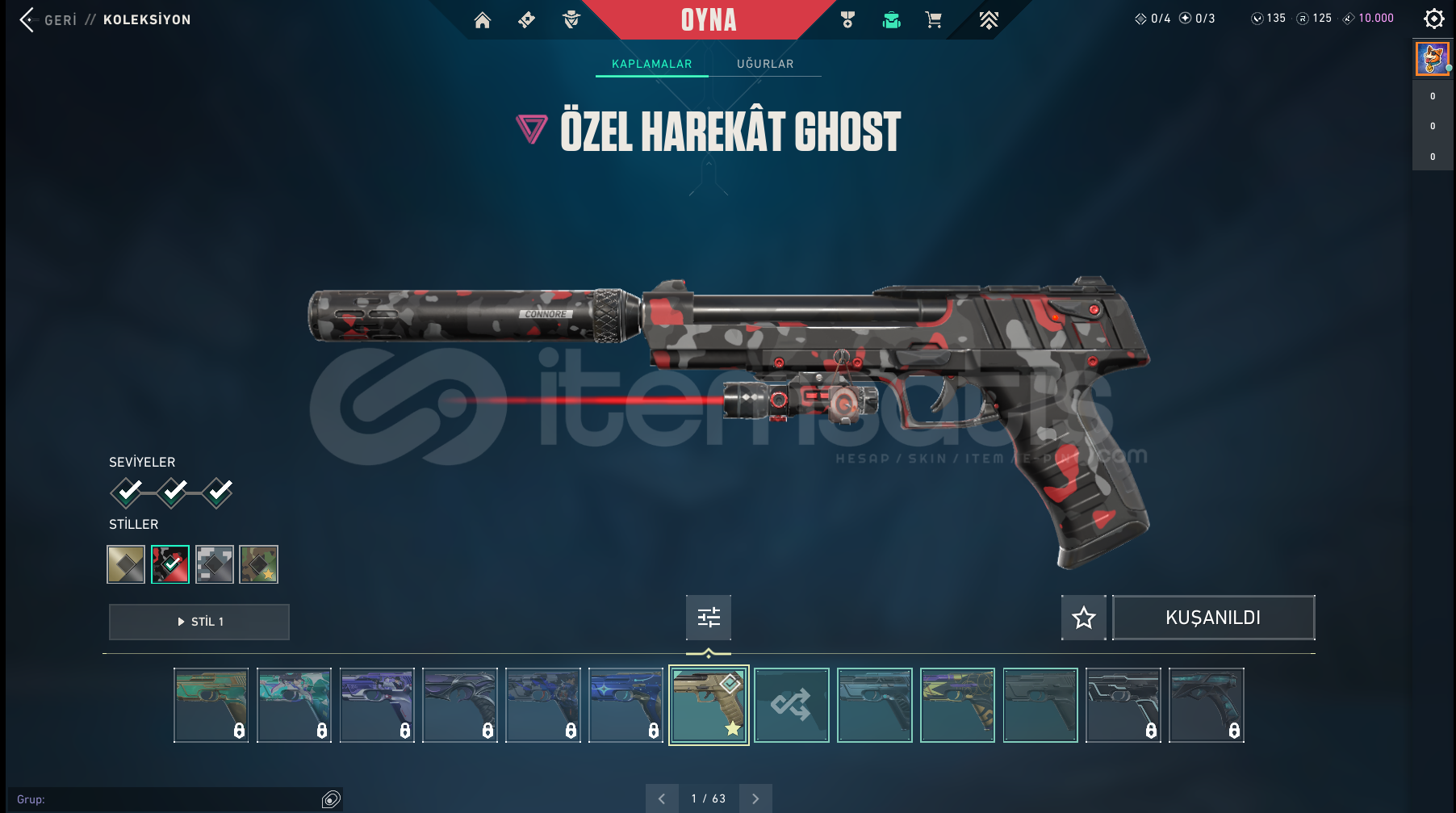Go to the previous skin page

tap(662, 798)
